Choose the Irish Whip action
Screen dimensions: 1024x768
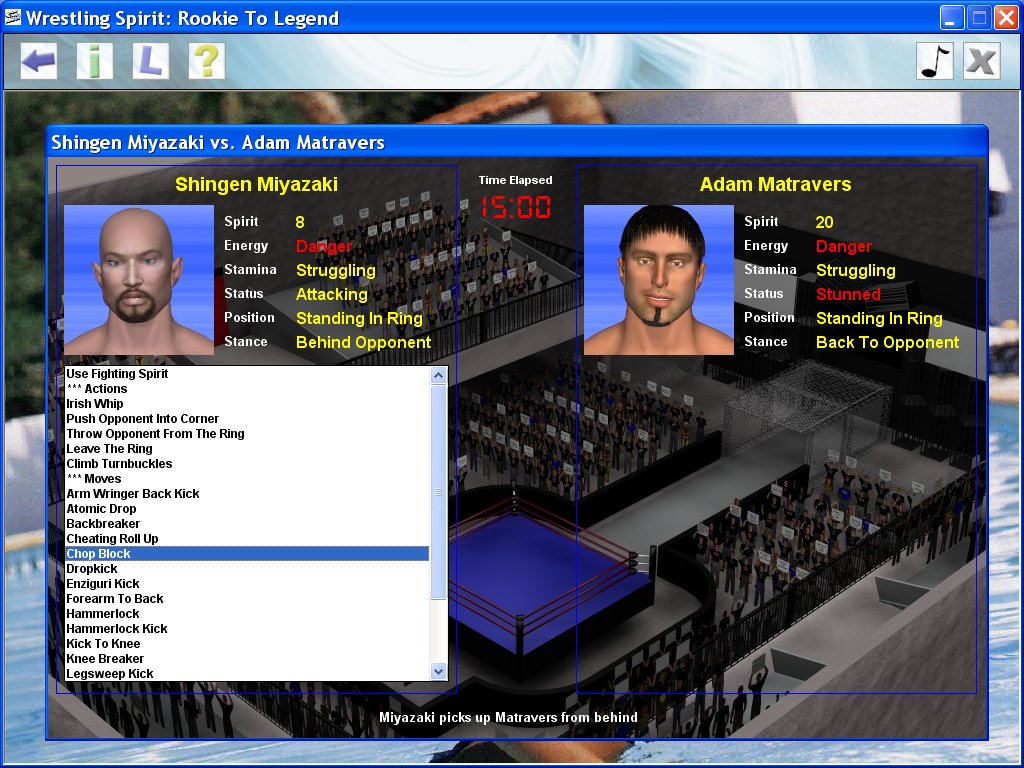[x=95, y=404]
